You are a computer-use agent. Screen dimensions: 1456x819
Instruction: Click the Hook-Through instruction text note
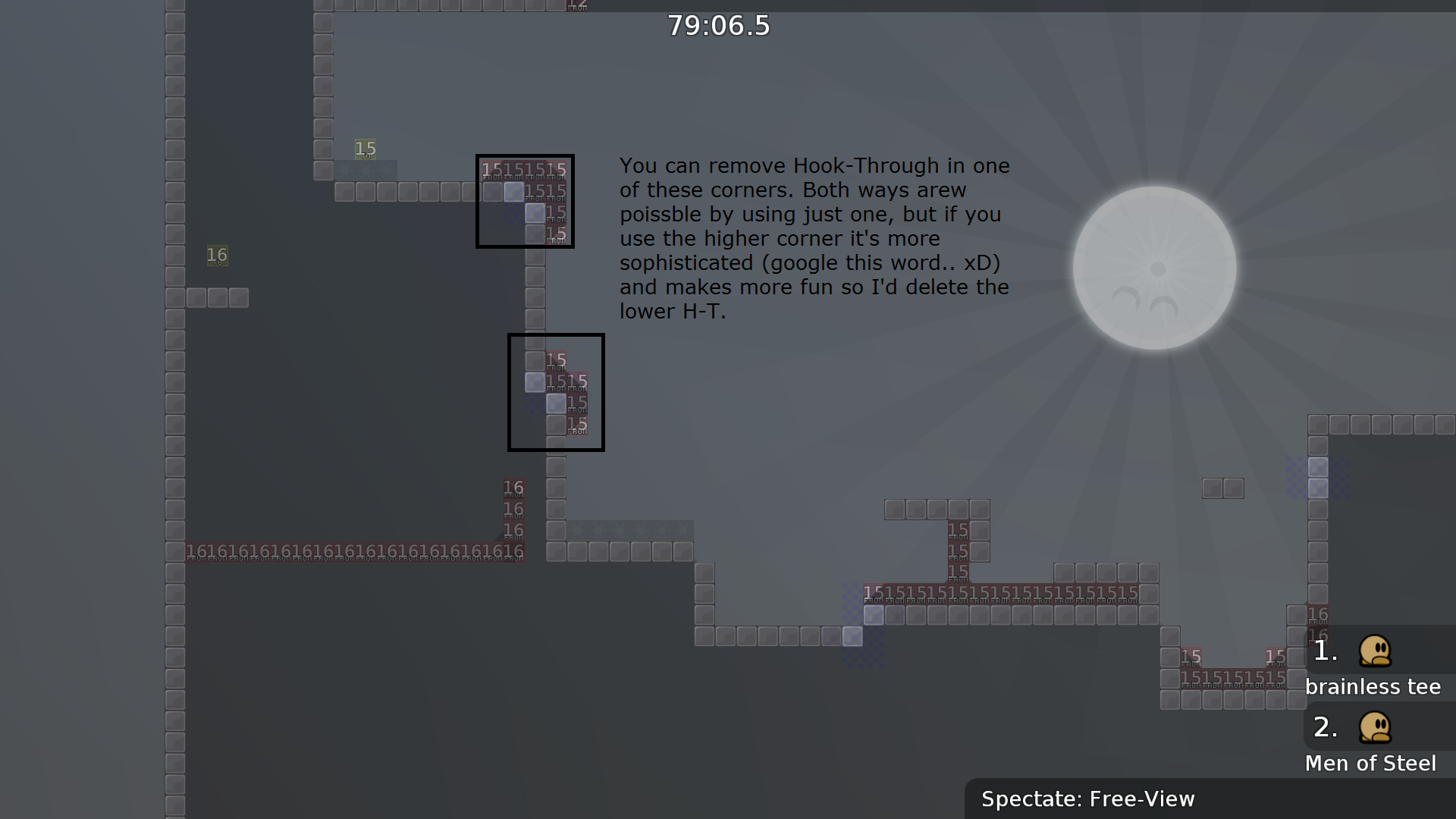[814, 238]
